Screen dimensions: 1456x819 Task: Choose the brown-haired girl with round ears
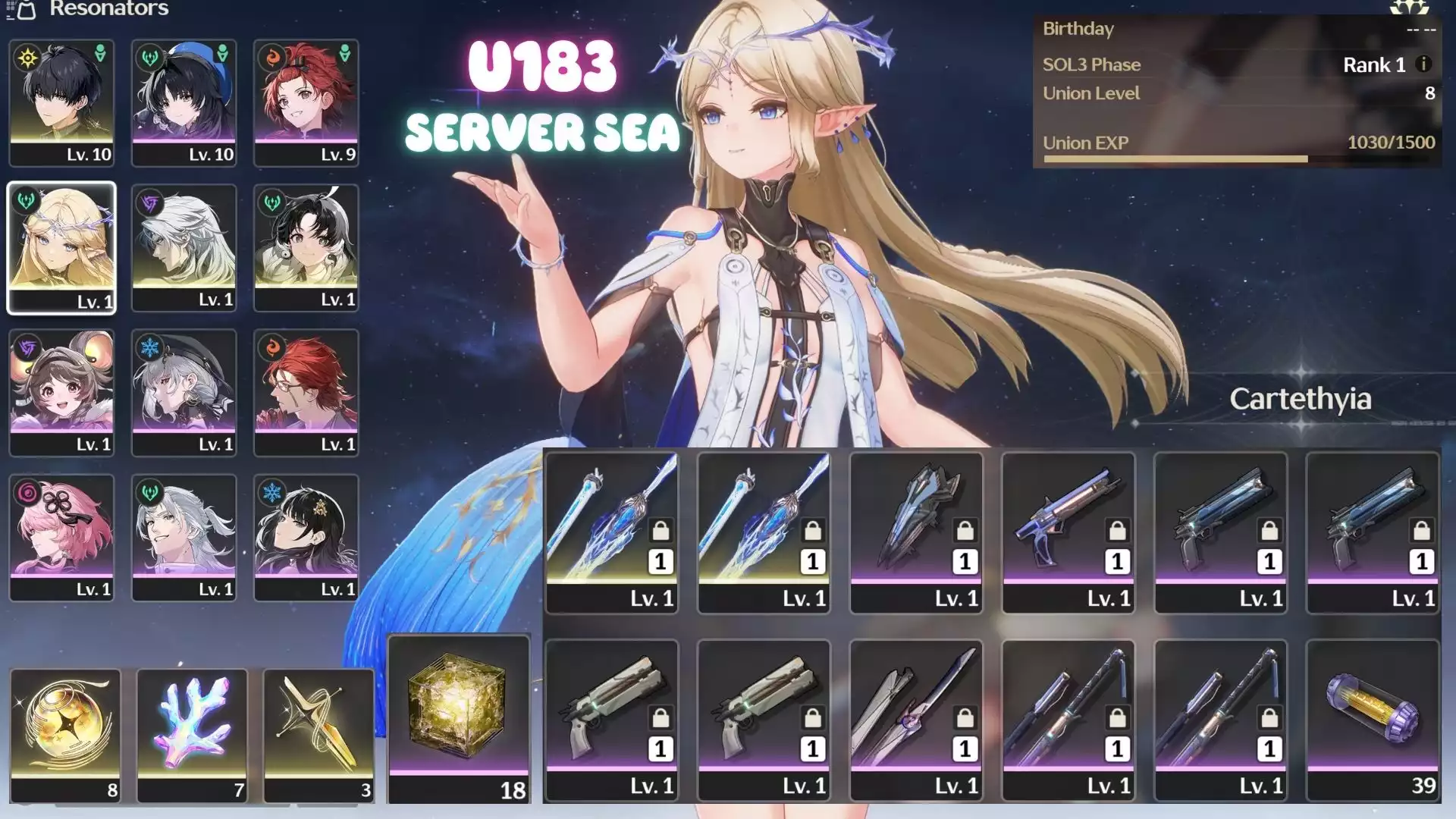coord(61,392)
